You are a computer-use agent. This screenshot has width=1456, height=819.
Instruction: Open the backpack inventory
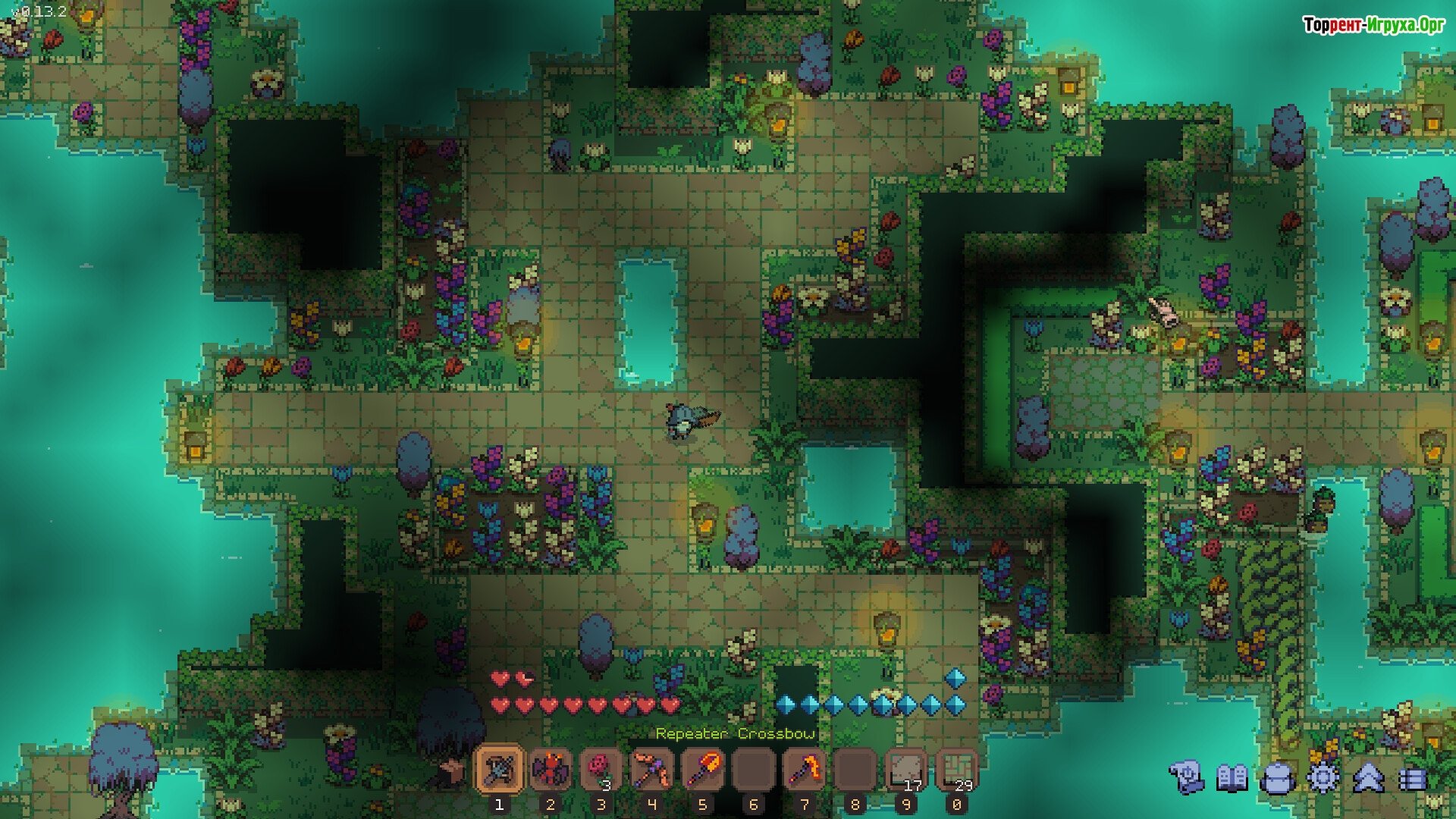(1277, 778)
